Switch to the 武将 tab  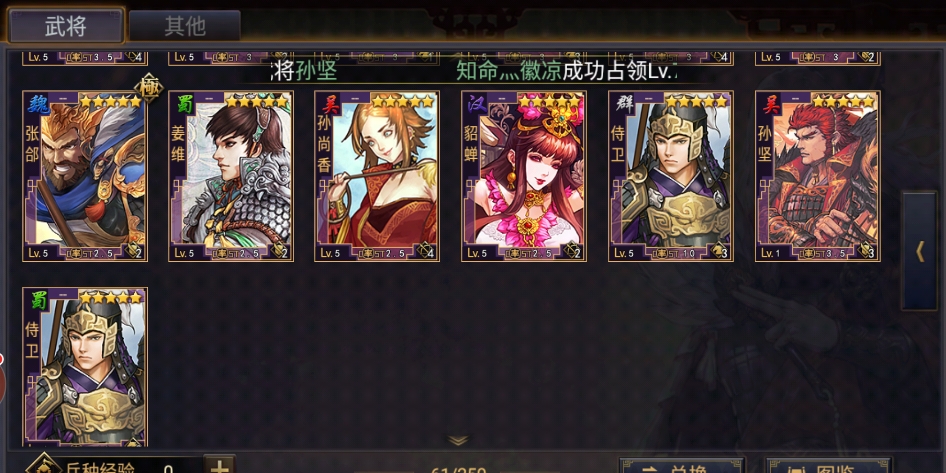click(x=66, y=26)
